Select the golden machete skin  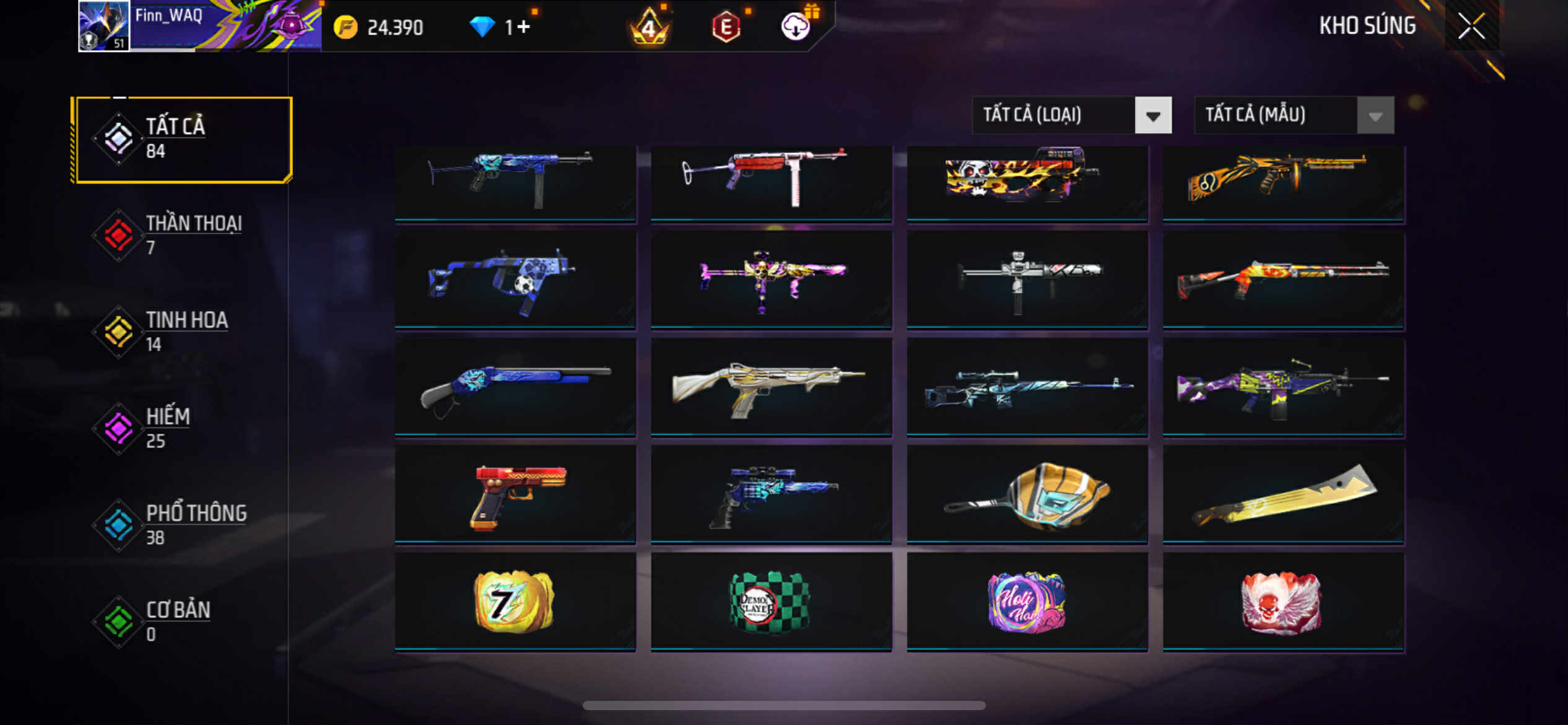pyautogui.click(x=1283, y=494)
